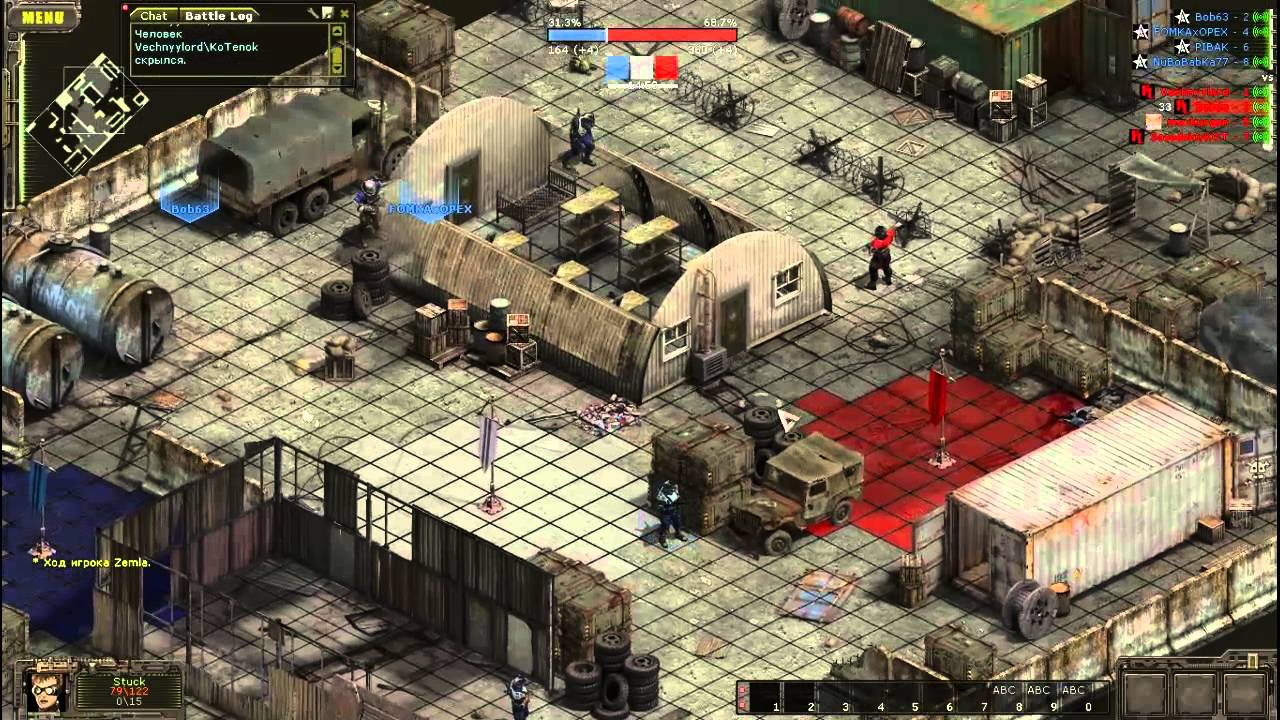Choose the ABC hotbar slot numbered 0

click(1074, 696)
